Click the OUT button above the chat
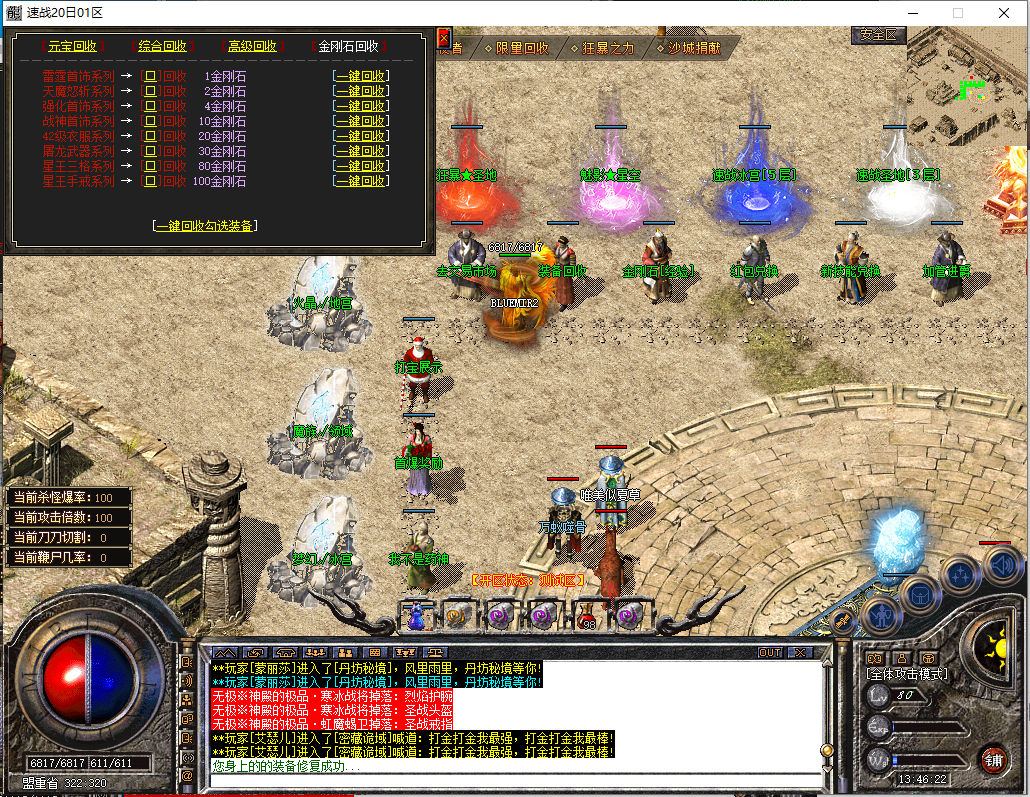This screenshot has height=797, width=1030. pyautogui.click(x=769, y=652)
